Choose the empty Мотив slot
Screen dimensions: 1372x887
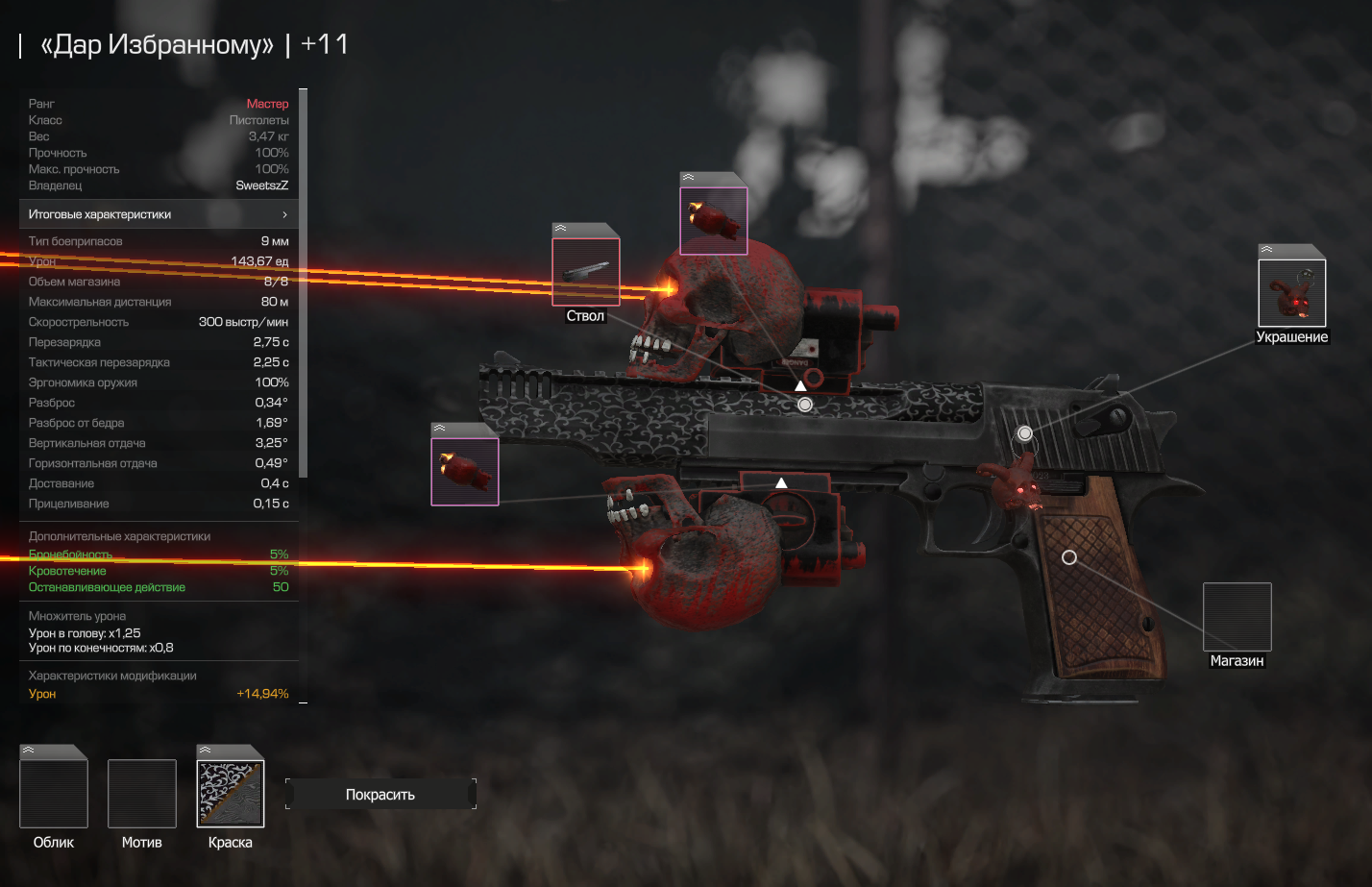click(x=142, y=793)
